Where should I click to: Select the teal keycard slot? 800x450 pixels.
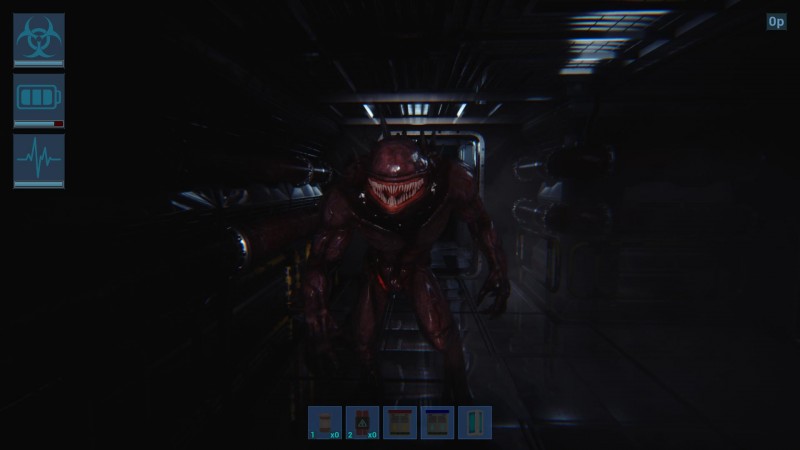[x=474, y=422]
